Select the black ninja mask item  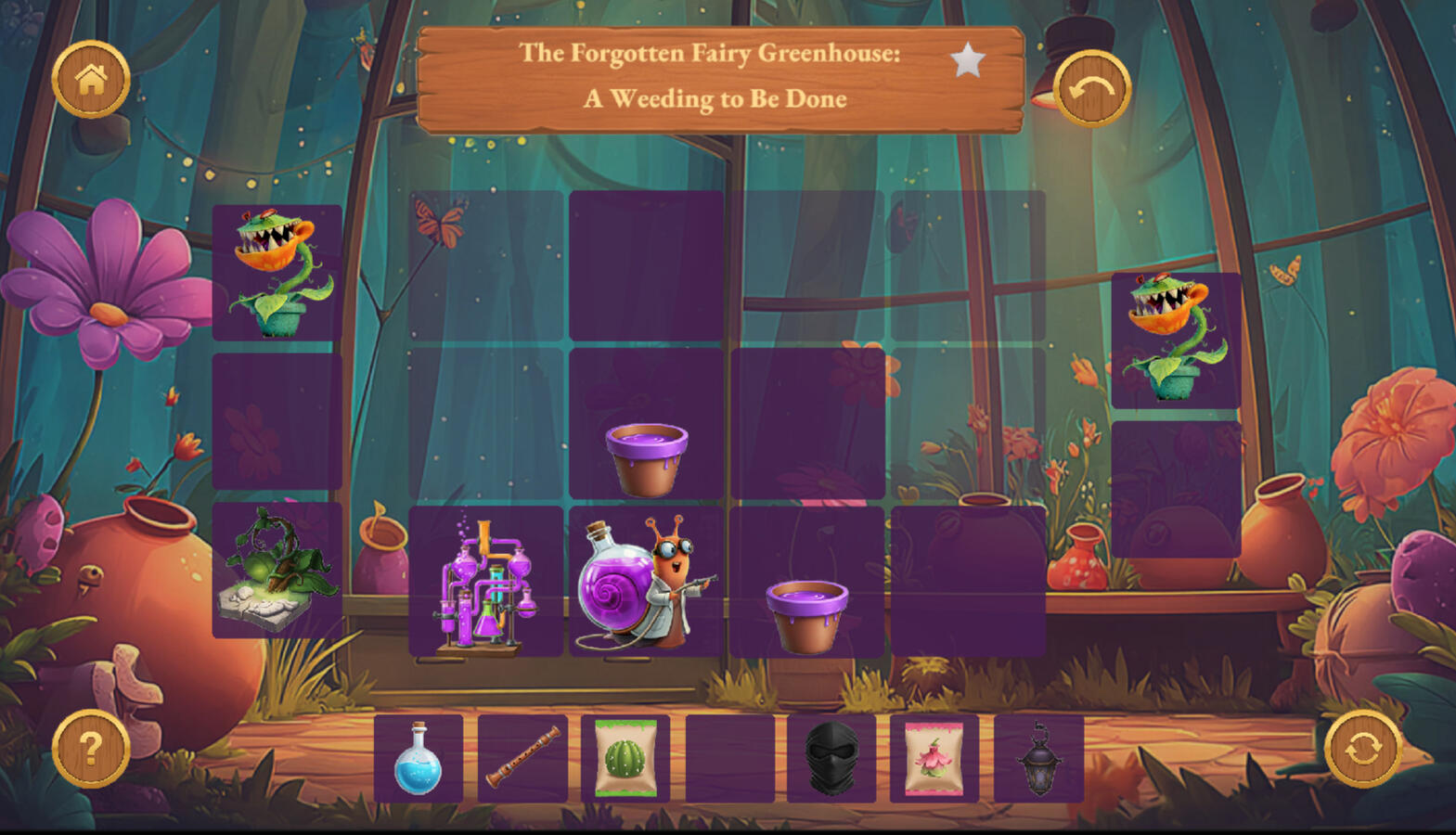[x=831, y=759]
